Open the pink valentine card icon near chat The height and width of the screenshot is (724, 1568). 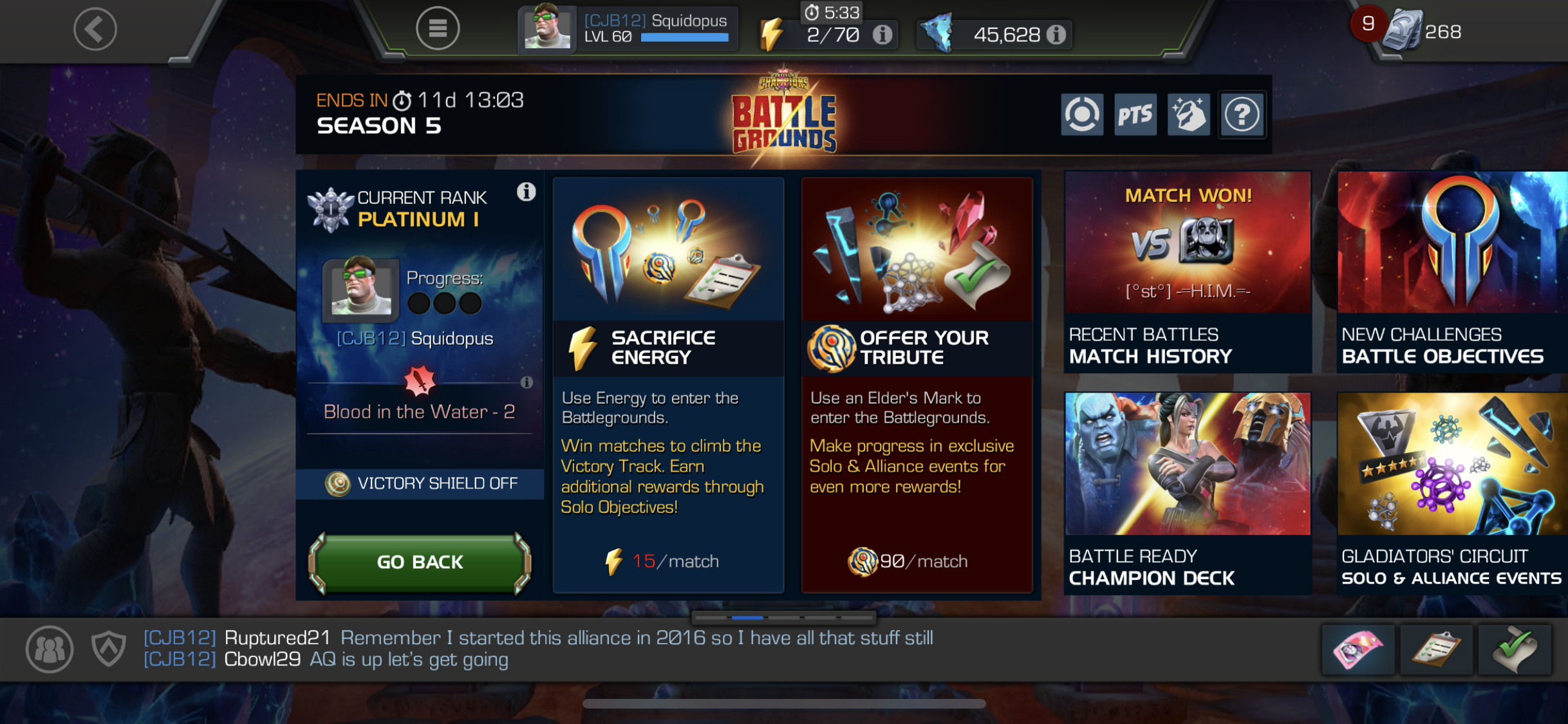(1358, 649)
